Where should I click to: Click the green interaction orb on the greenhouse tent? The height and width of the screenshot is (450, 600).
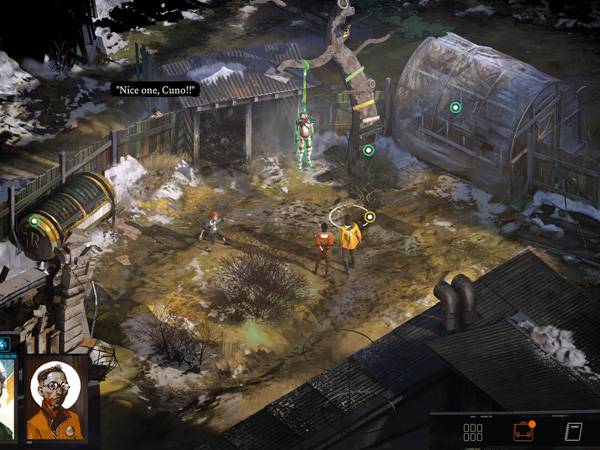tap(455, 107)
